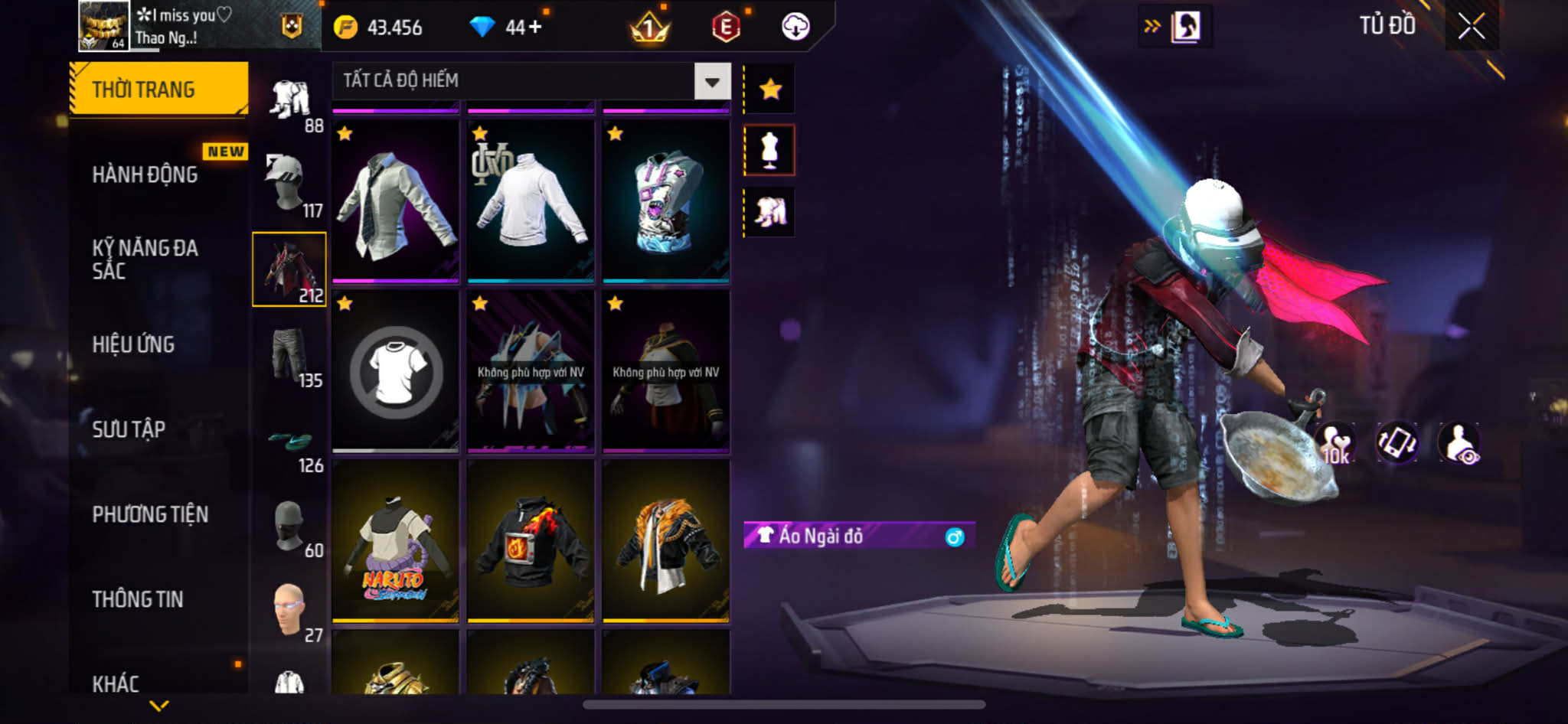Screen dimensions: 1568x724
Task: Open the full outfit sets category
Action: [x=289, y=99]
